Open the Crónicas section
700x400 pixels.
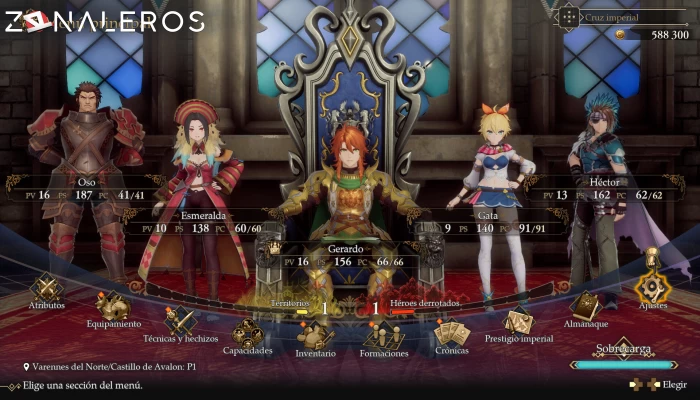(452, 334)
